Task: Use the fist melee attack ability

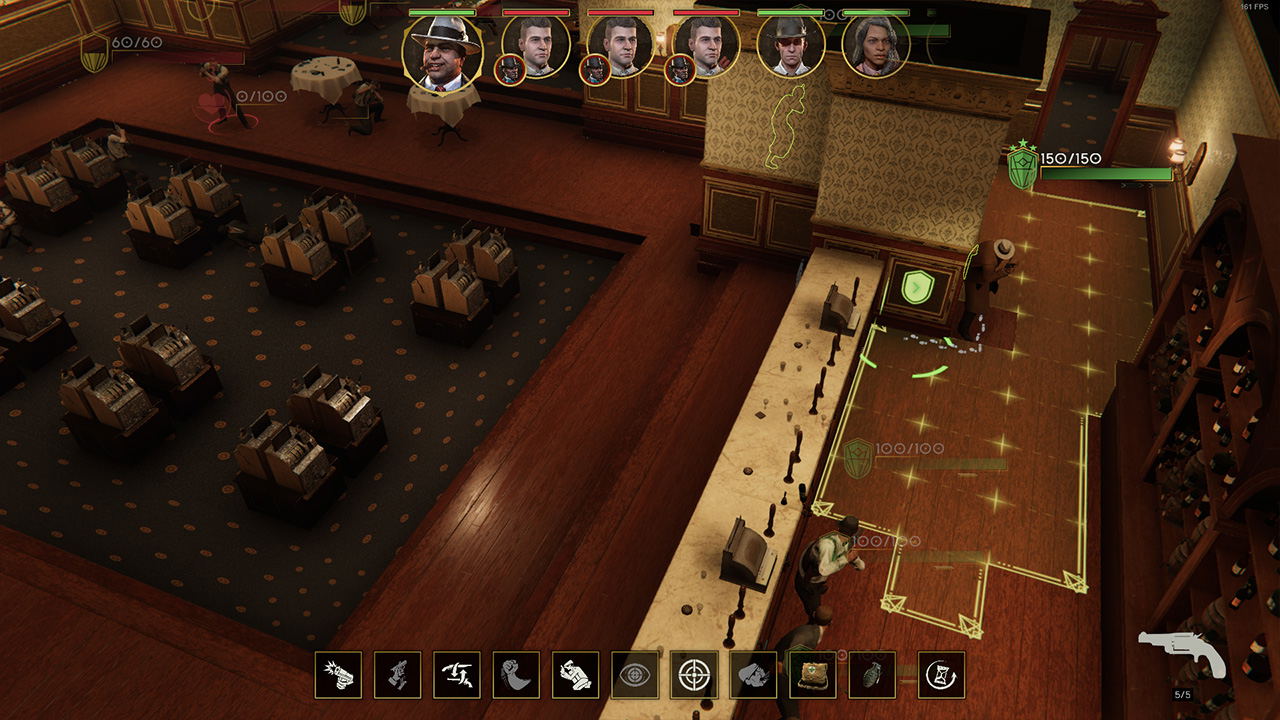Action: pos(516,675)
